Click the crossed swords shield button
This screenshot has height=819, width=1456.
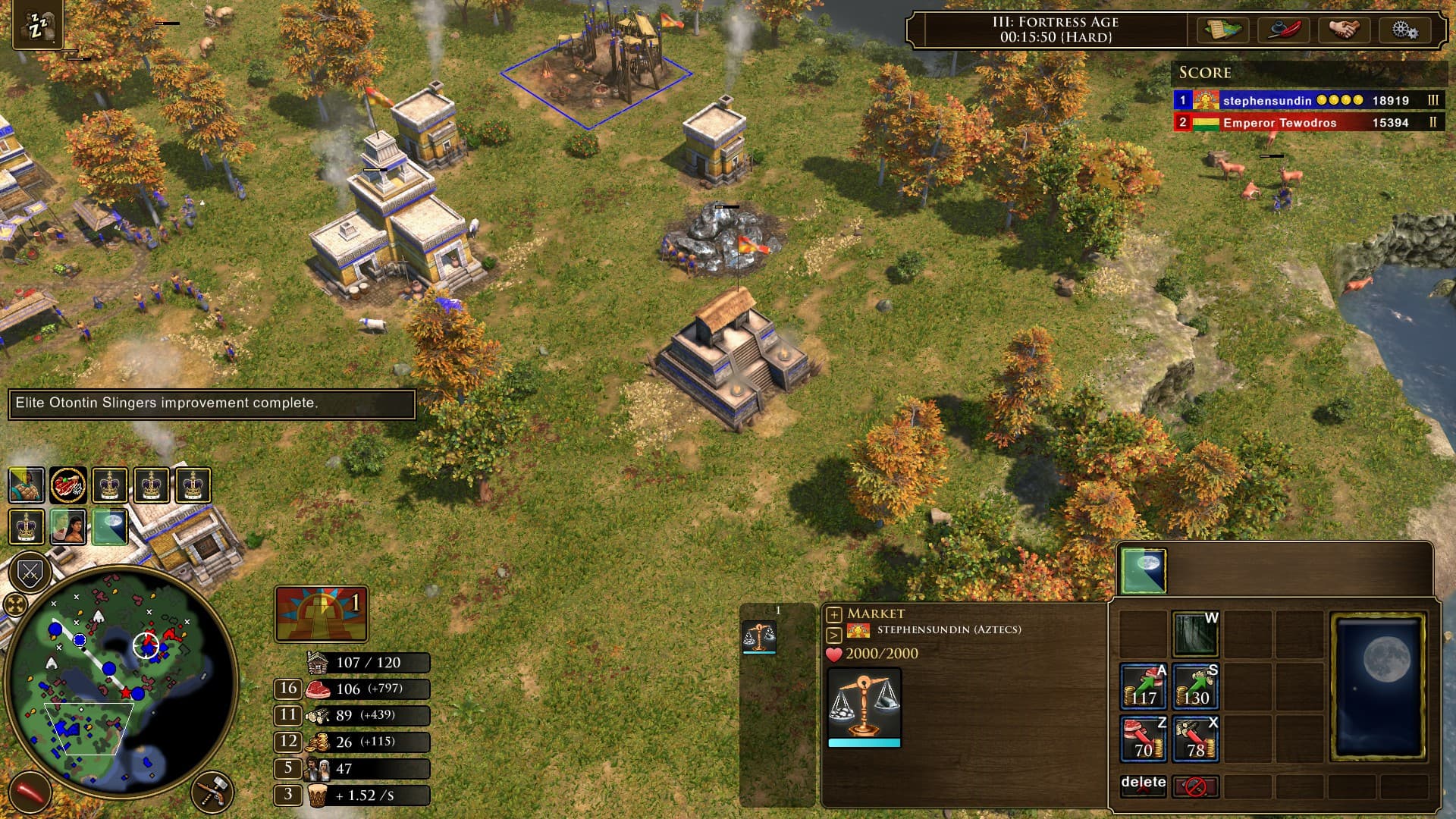(30, 573)
